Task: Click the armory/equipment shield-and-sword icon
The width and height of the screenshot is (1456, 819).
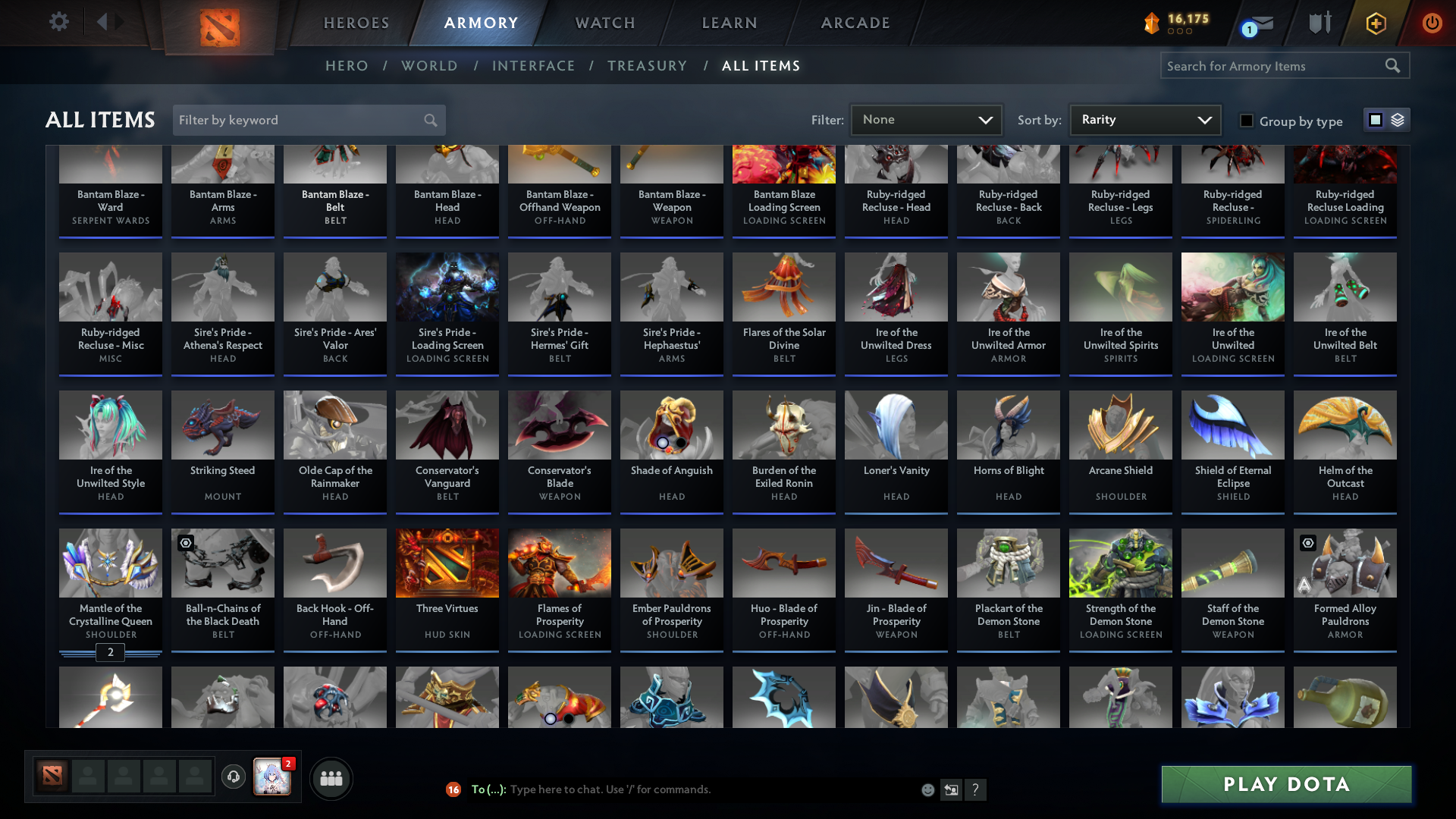Action: pos(1319,23)
